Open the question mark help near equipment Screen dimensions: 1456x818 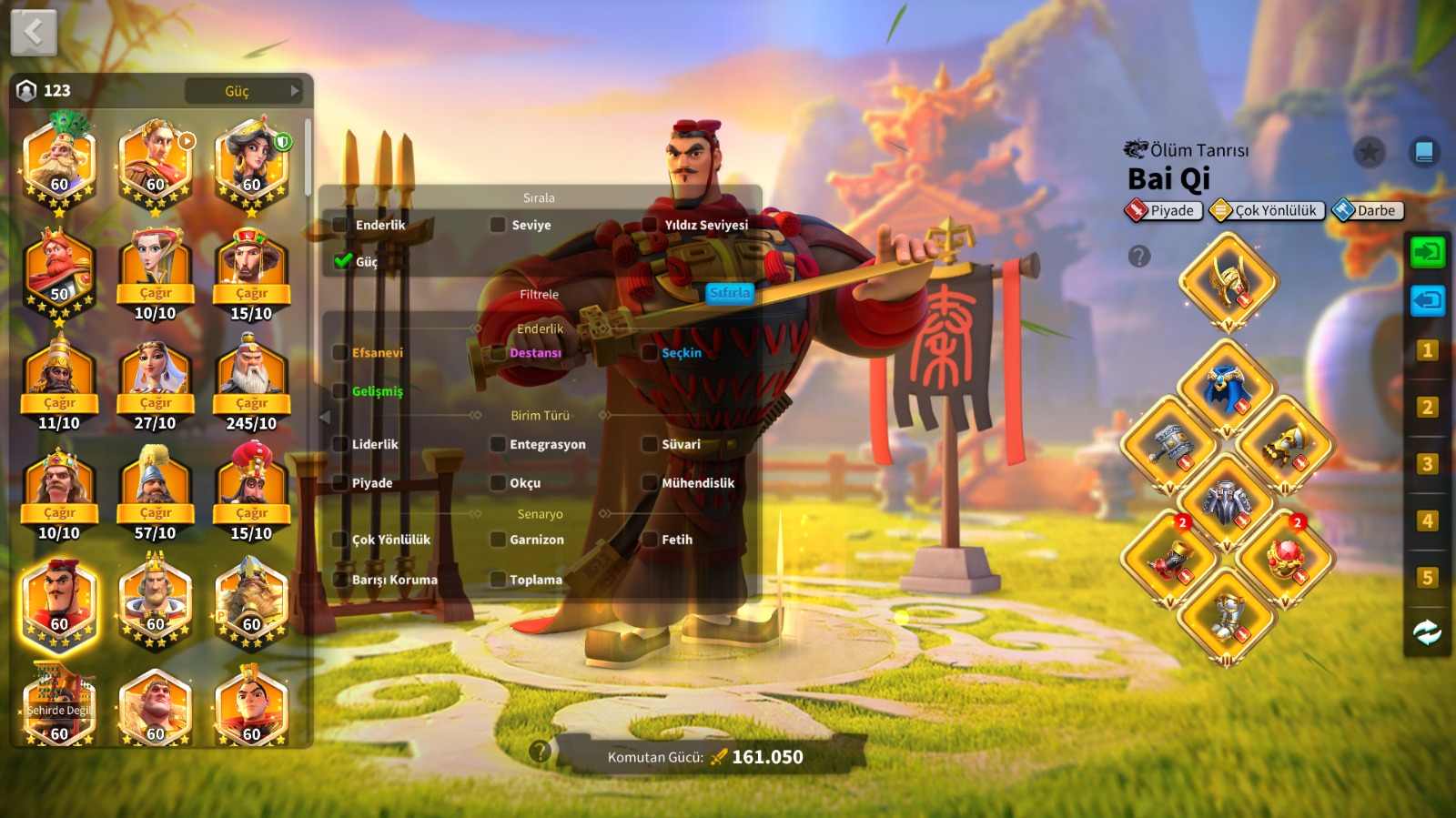point(1139,257)
